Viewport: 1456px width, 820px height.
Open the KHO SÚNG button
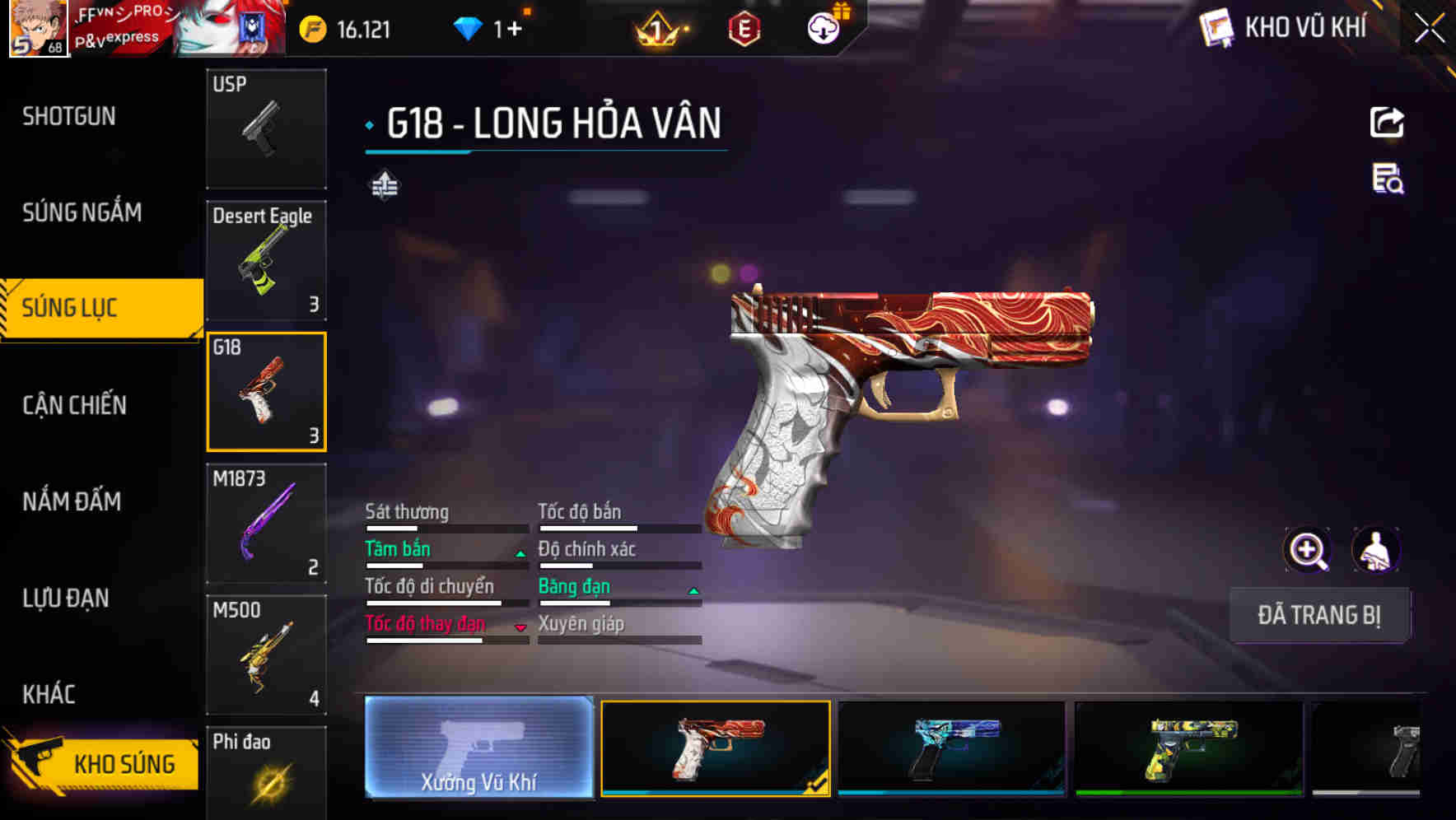click(103, 763)
